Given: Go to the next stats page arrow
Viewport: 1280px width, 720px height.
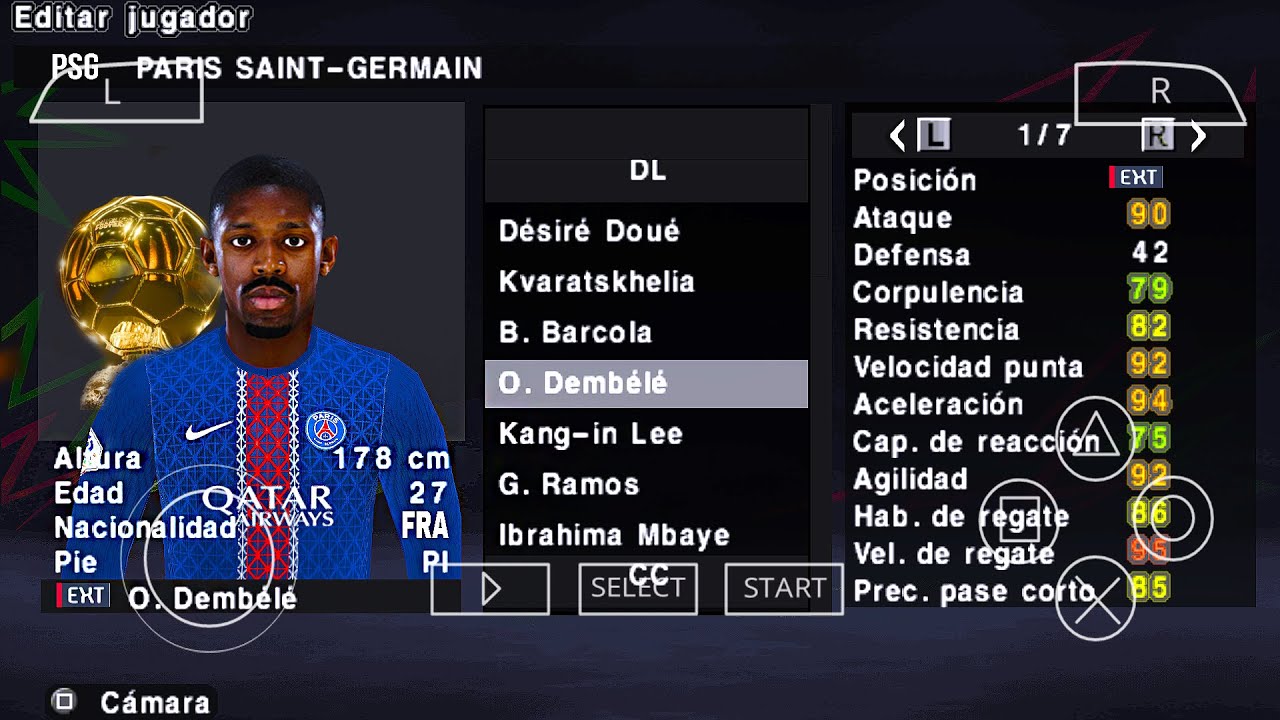Looking at the screenshot, I should click(x=1199, y=136).
